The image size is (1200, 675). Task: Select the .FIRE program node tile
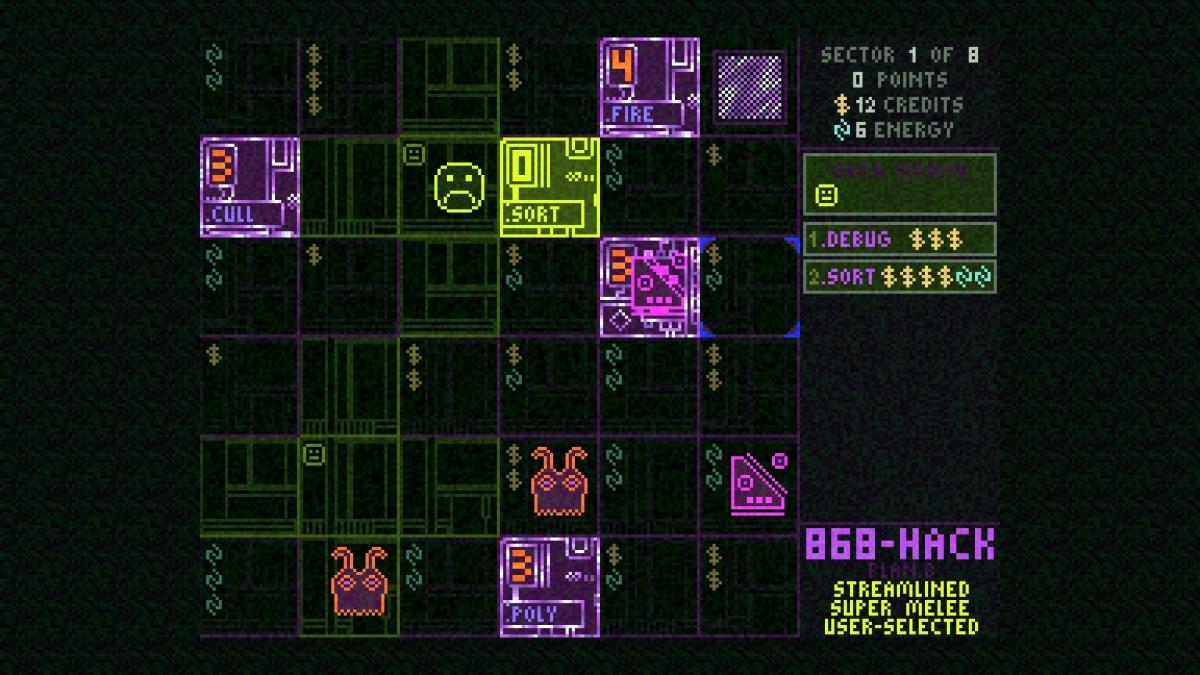point(650,87)
